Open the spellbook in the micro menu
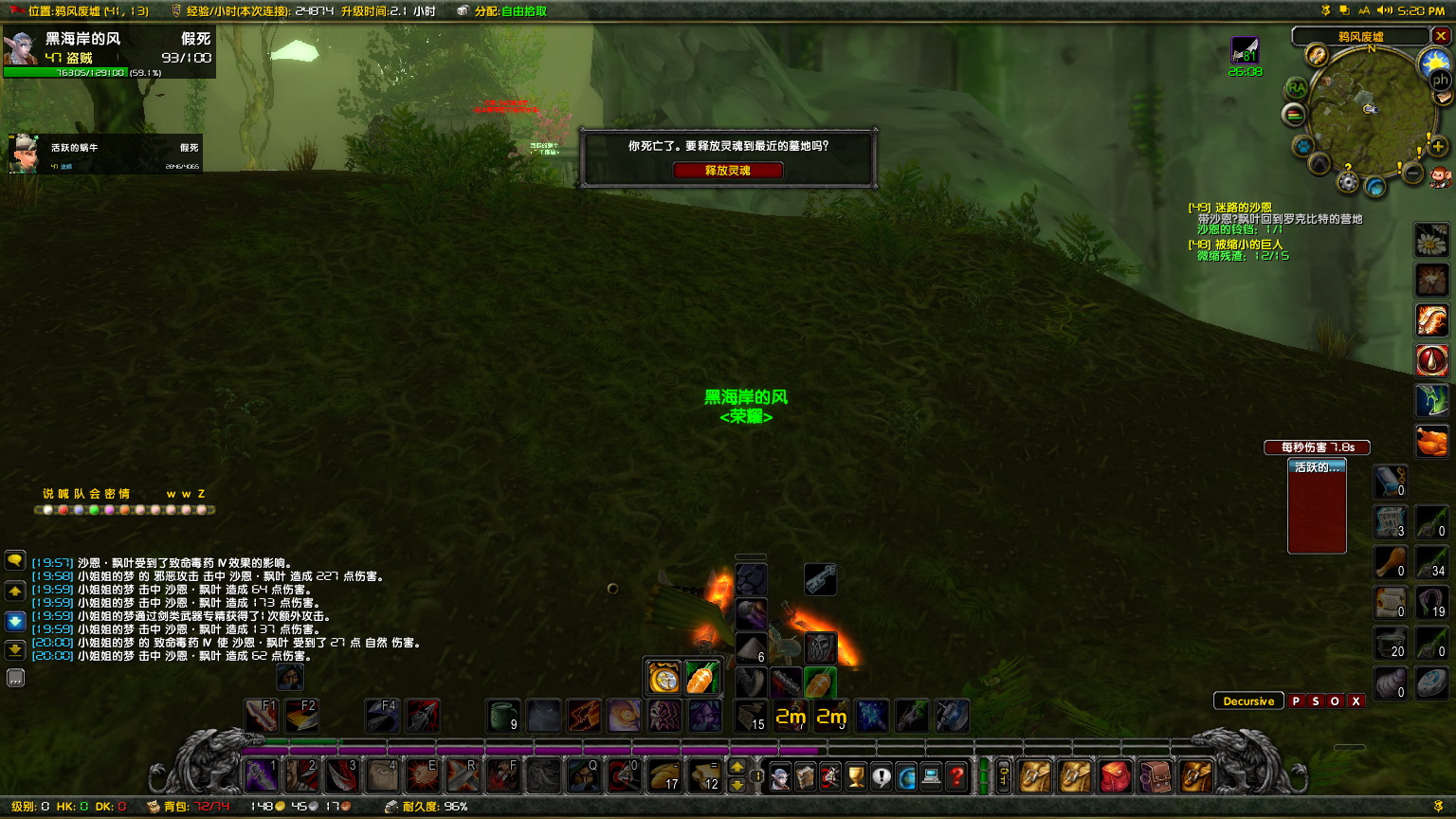The image size is (1456, 819). 806,776
